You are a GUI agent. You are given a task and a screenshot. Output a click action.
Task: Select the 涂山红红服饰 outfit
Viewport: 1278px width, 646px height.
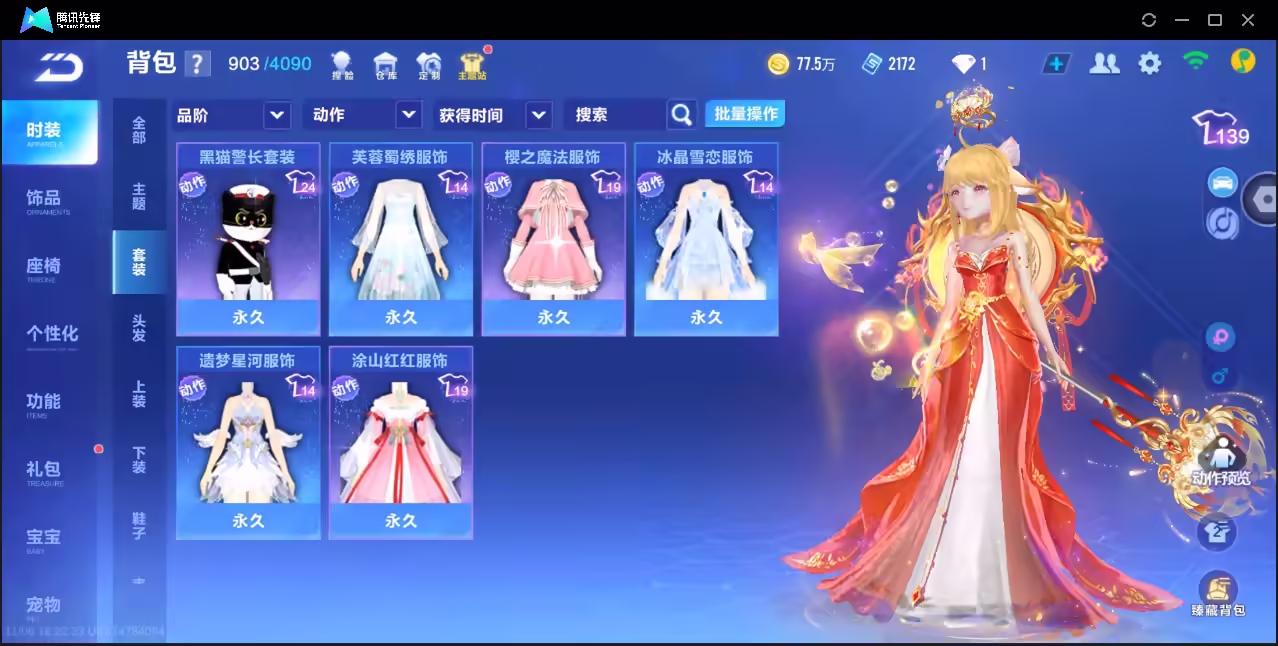[400, 442]
